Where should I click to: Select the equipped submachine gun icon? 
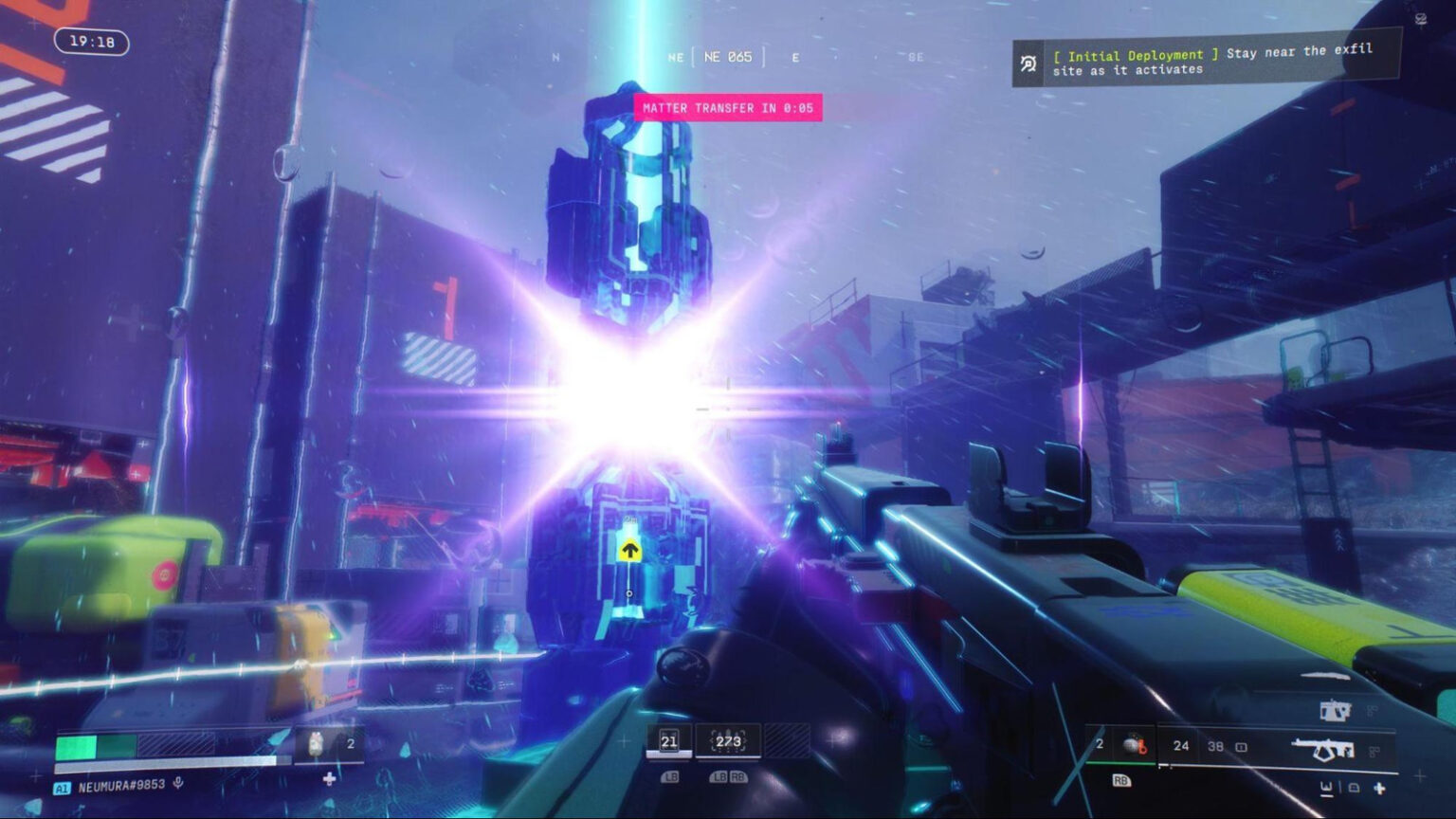[x=1324, y=750]
